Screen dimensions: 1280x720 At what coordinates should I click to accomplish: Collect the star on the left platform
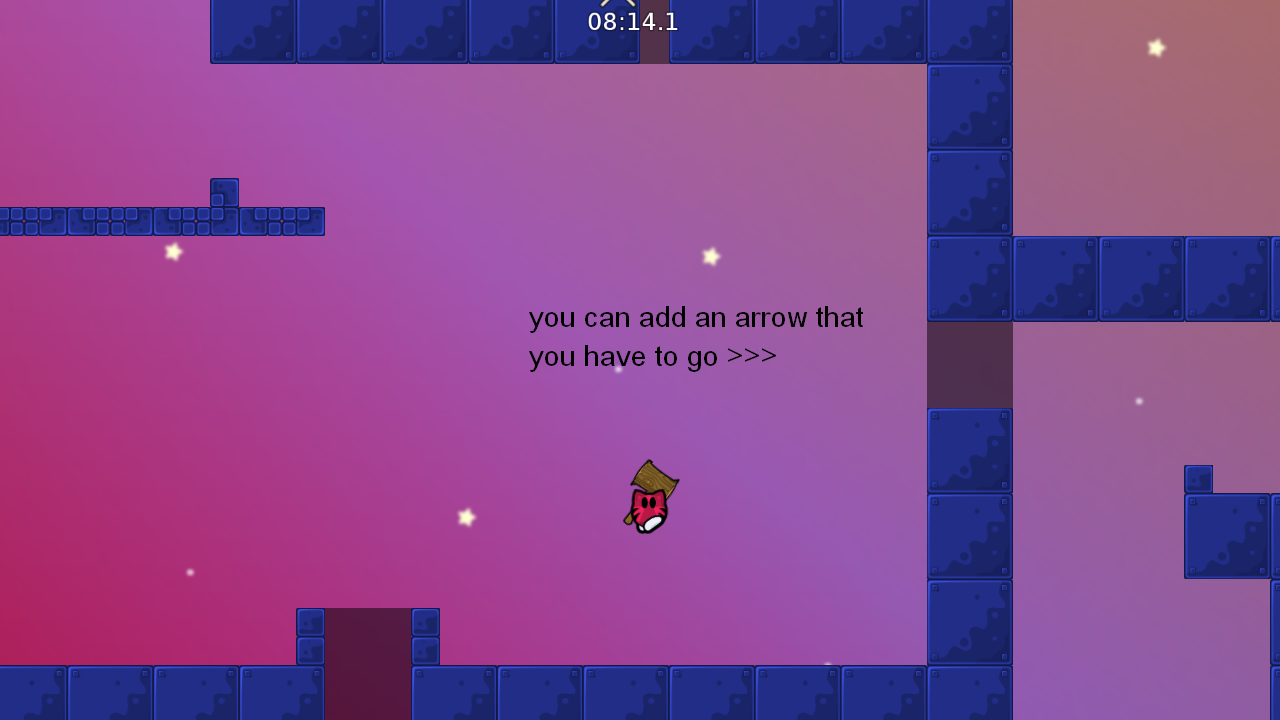(172, 253)
